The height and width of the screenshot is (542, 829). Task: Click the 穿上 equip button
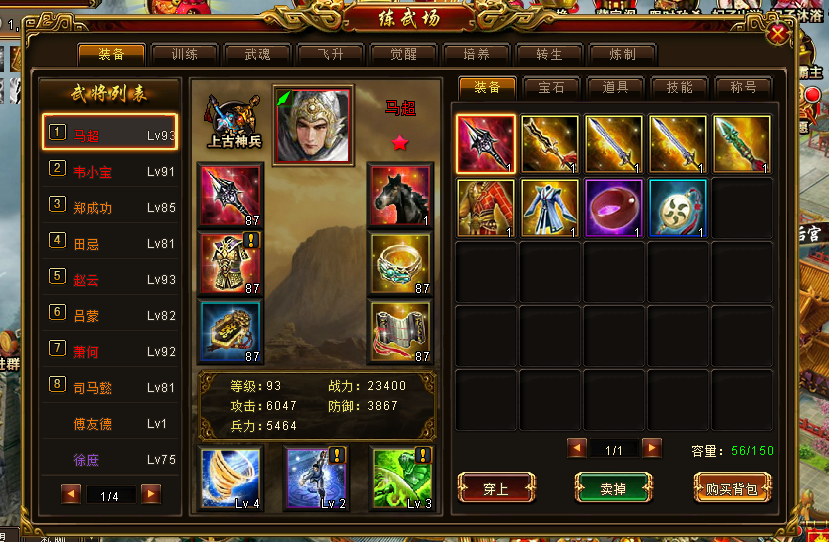tap(496, 488)
